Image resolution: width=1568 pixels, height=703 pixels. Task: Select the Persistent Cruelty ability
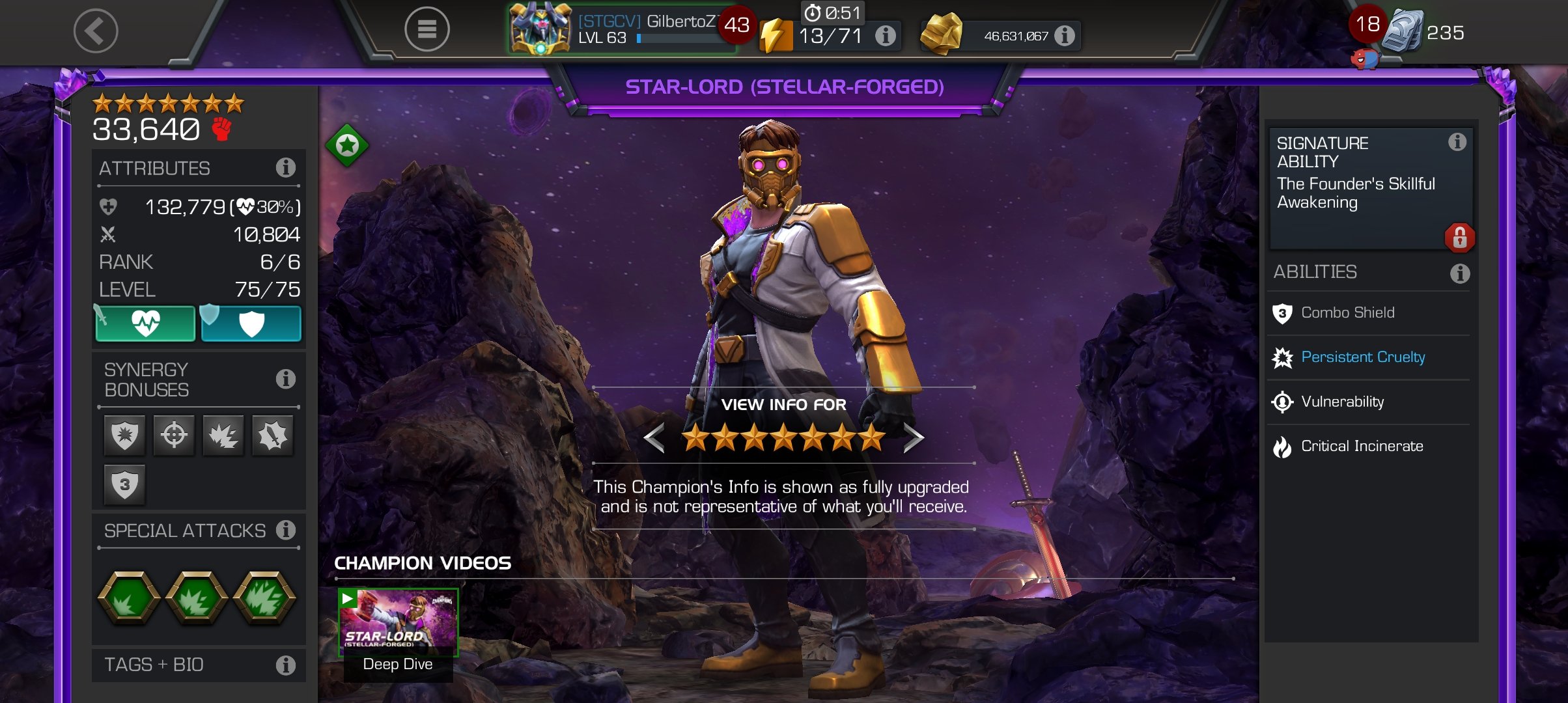(x=1362, y=357)
